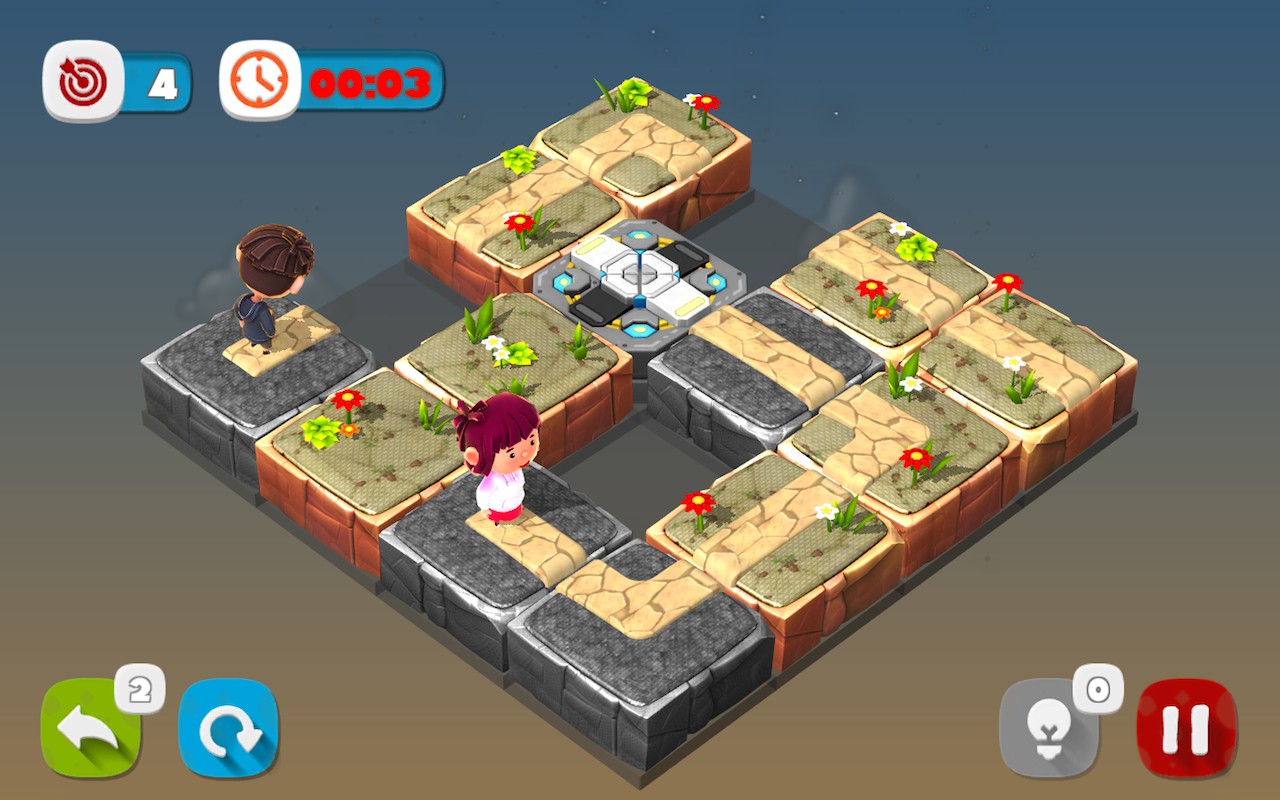Viewport: 1280px width, 800px height.
Task: Pause the game with the red button
Action: [1187, 728]
